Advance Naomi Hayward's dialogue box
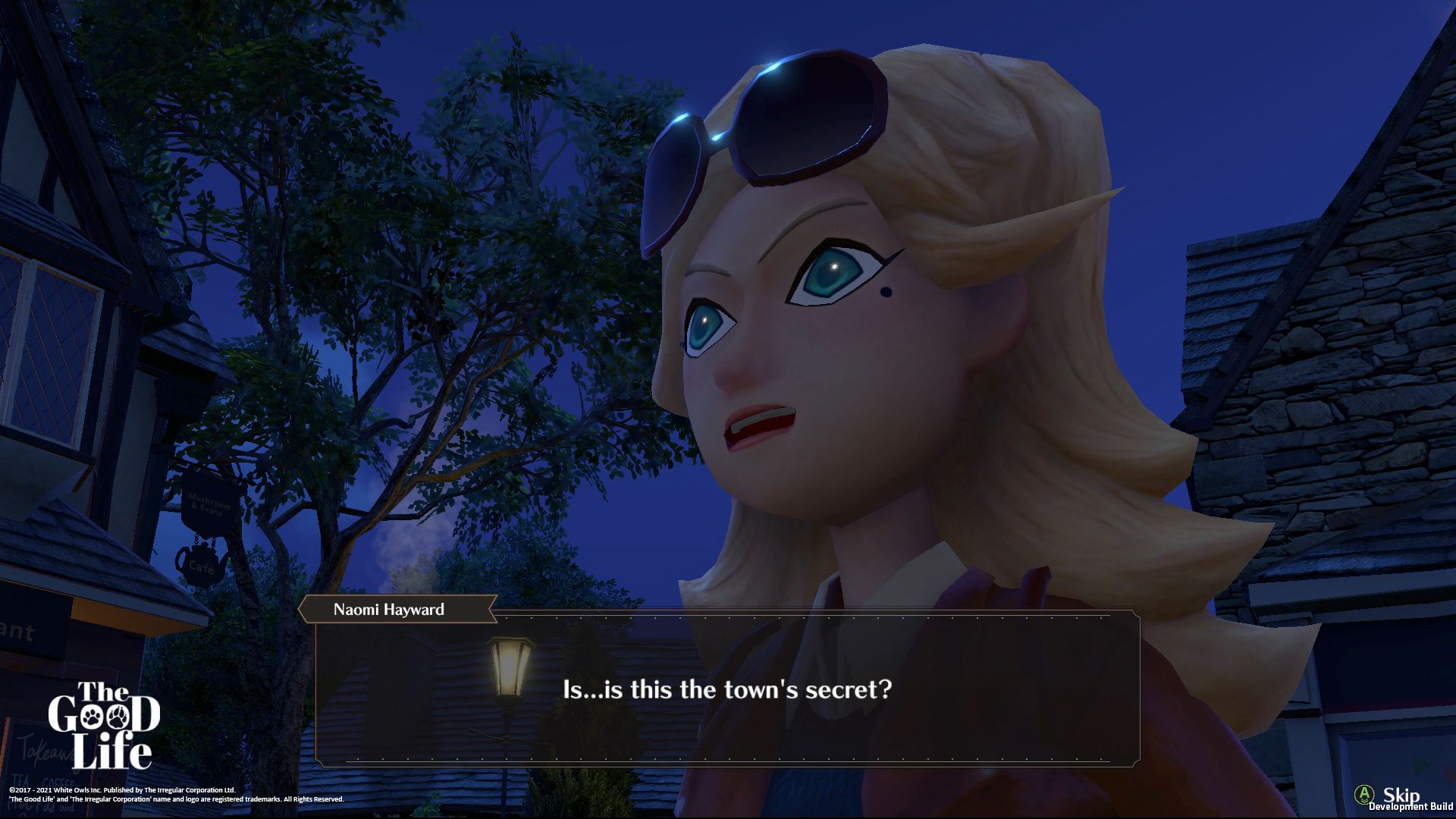Image resolution: width=1456 pixels, height=819 pixels. pyautogui.click(x=726, y=689)
